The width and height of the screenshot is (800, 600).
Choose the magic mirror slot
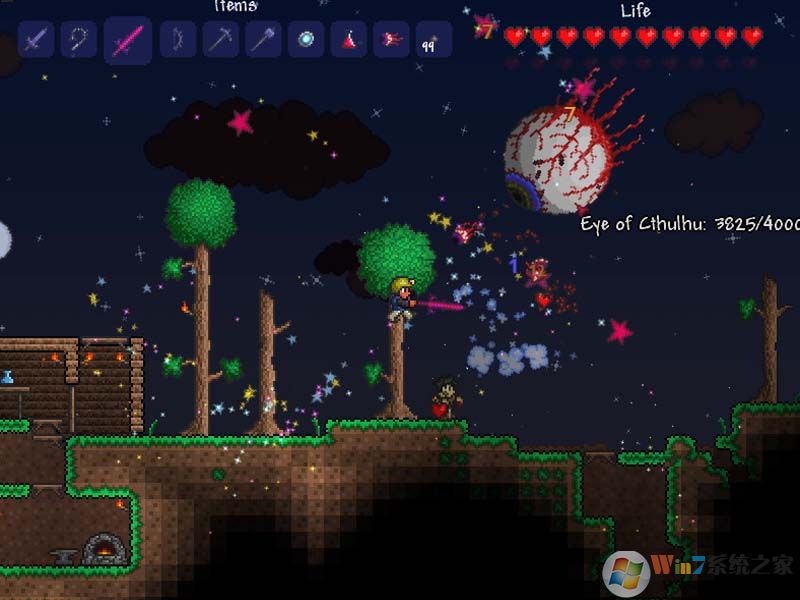(306, 40)
